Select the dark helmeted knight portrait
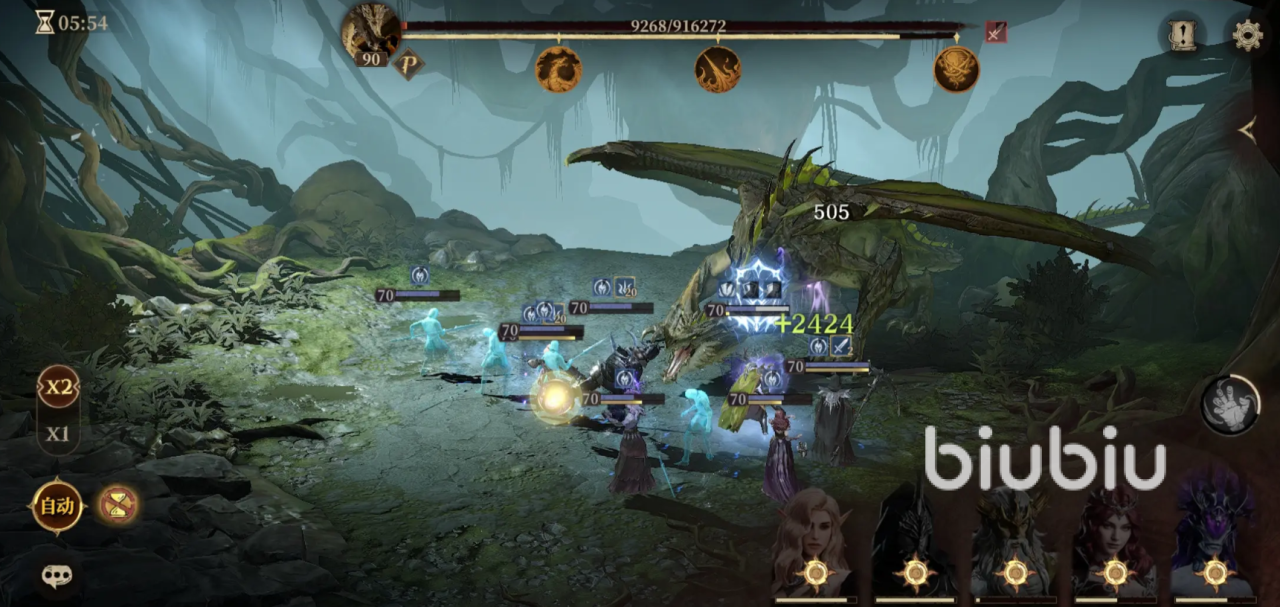This screenshot has height=607, width=1280. click(x=915, y=545)
